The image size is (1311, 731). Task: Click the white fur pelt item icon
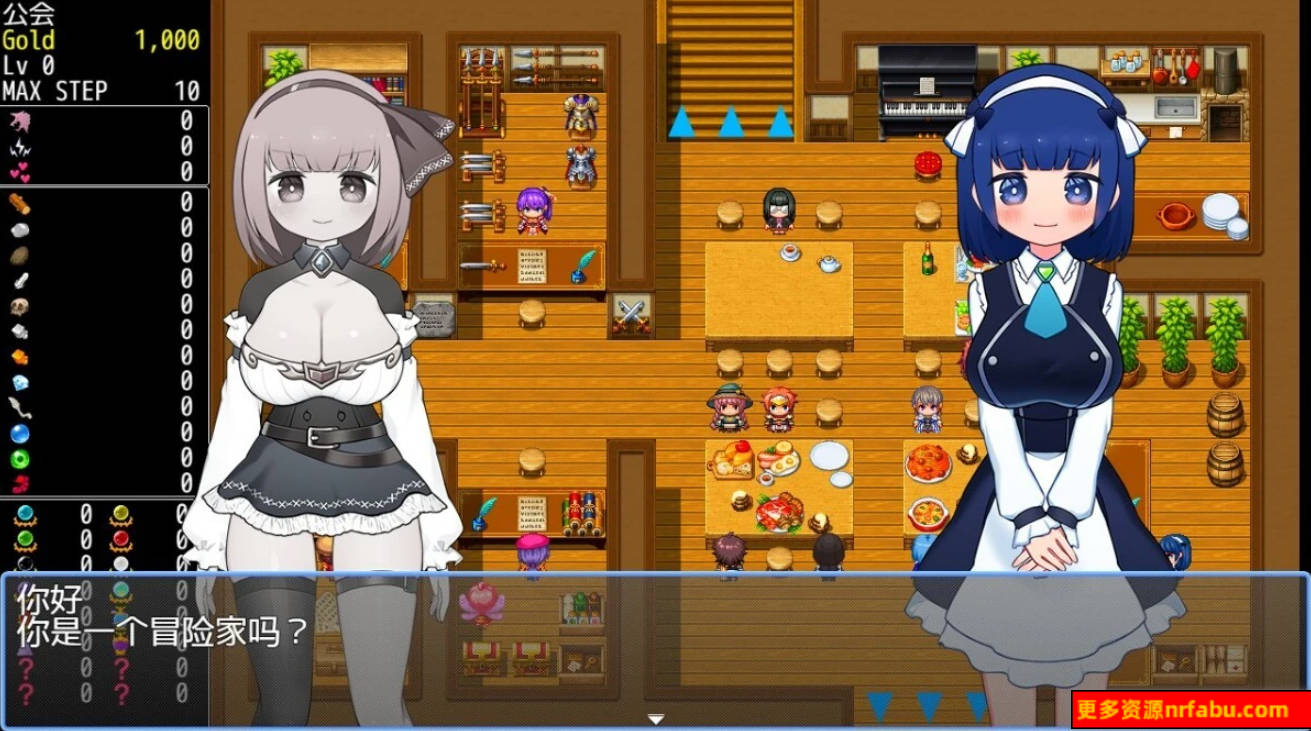pos(18,333)
